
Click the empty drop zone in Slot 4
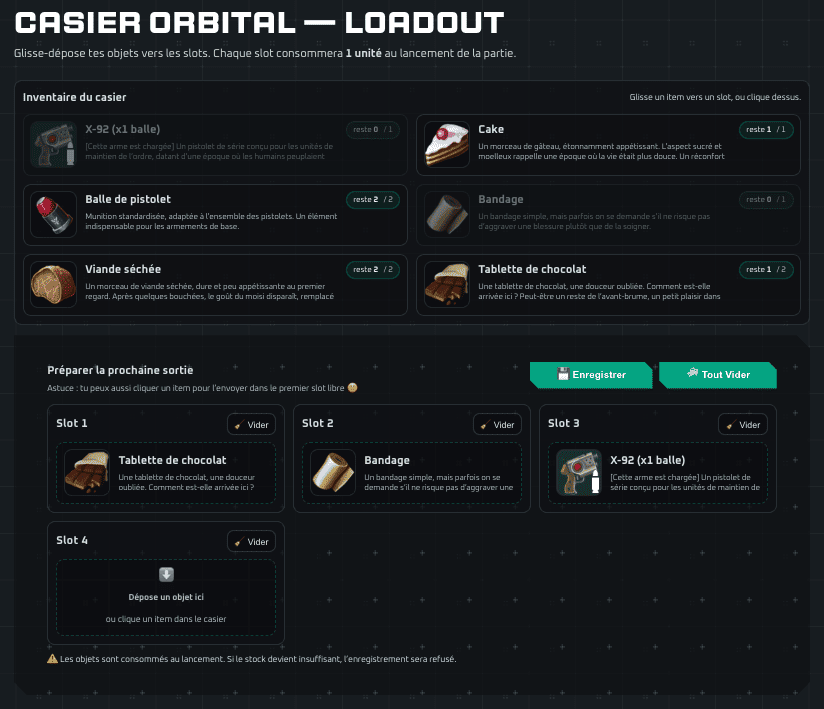pos(166,597)
